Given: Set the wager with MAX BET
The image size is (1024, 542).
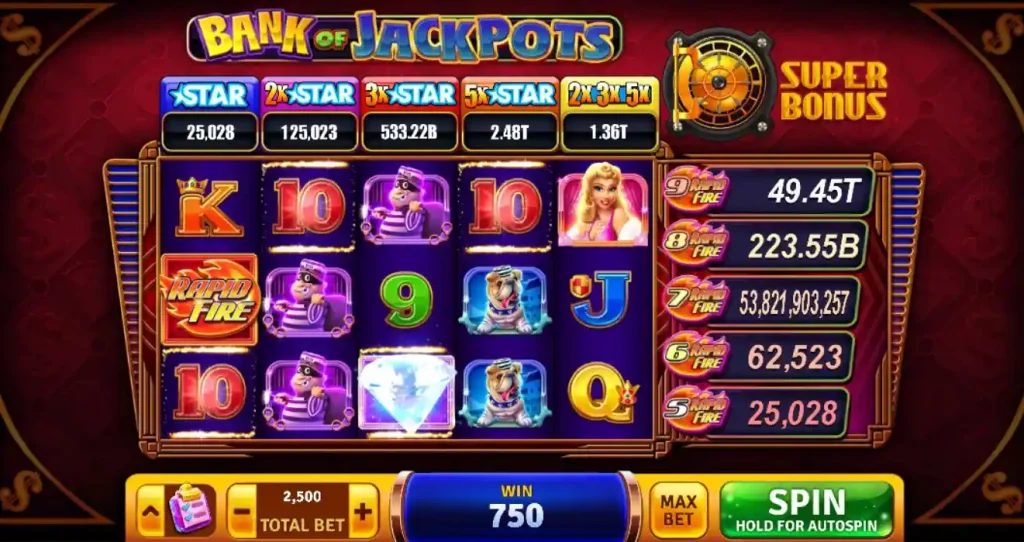Looking at the screenshot, I should (678, 510).
